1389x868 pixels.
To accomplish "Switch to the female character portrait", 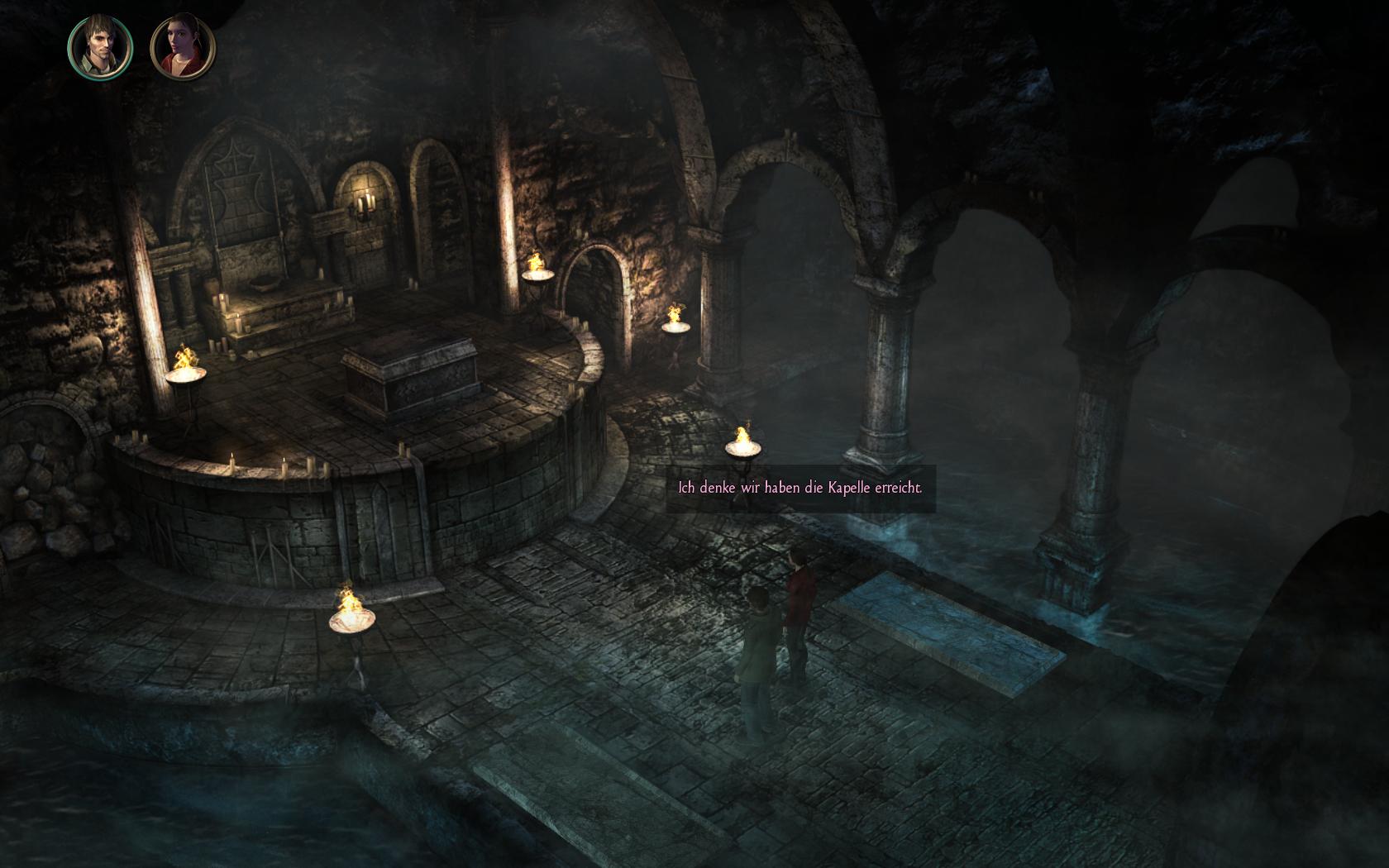I will click(183, 46).
